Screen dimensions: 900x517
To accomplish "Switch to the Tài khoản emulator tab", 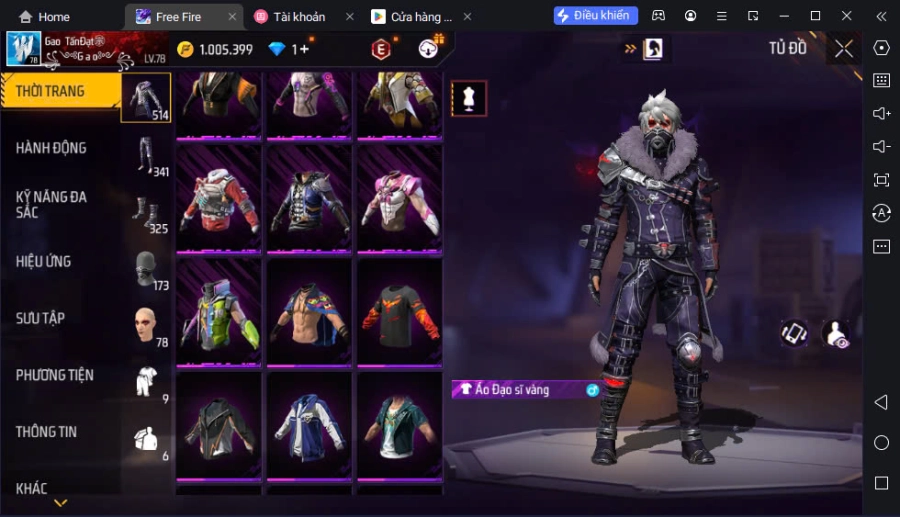I will [299, 17].
